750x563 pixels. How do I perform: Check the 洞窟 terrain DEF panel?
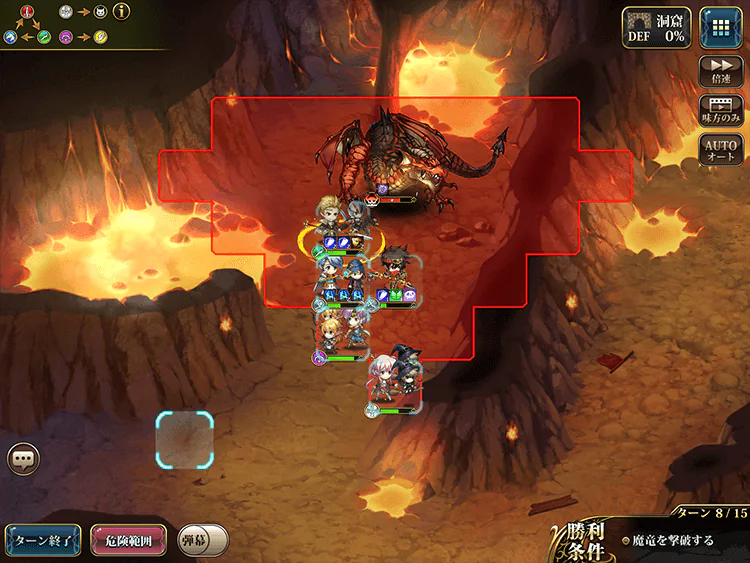(657, 26)
